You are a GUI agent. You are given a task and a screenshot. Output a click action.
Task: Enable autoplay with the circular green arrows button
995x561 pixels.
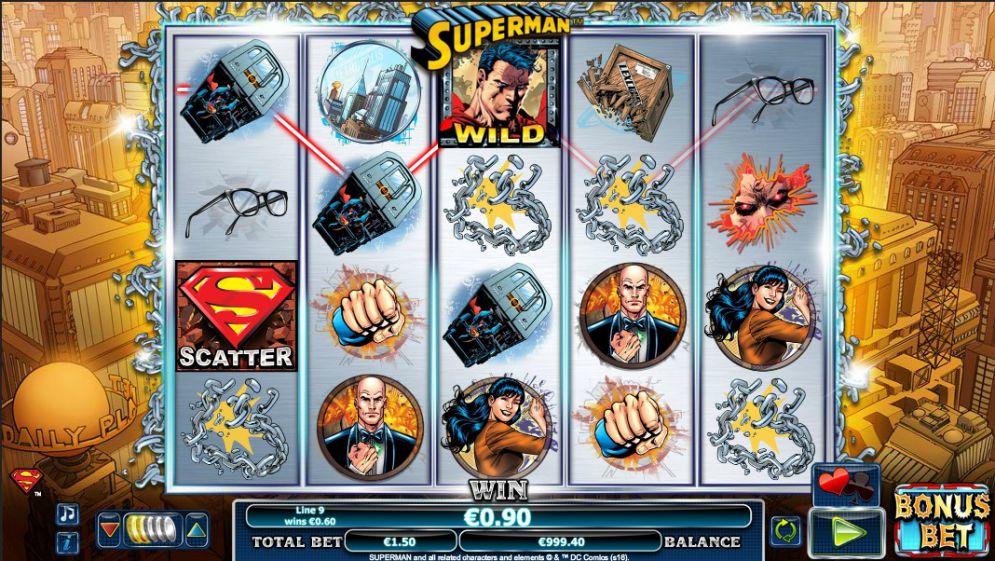coord(785,528)
